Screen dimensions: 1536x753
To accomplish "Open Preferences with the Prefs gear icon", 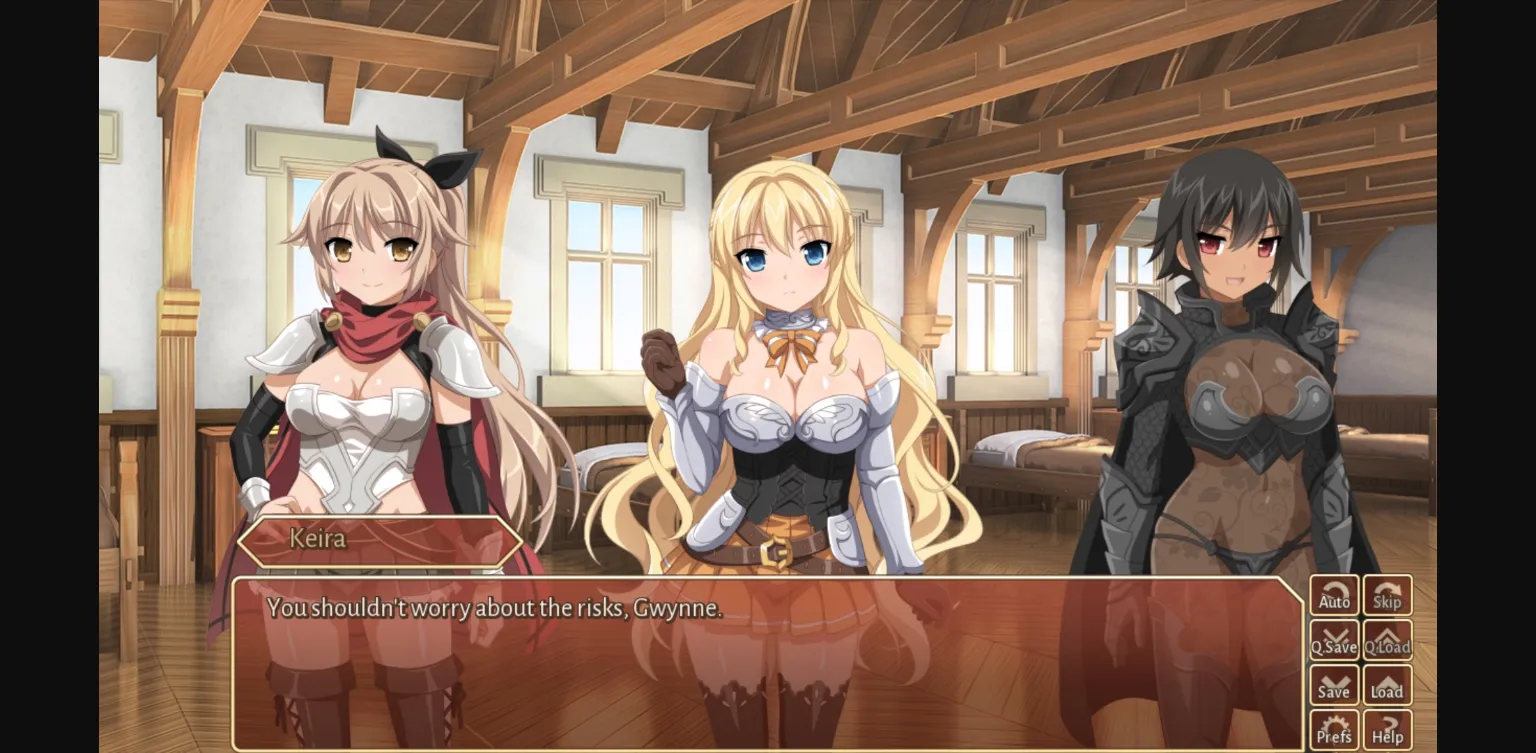I will coord(1334,727).
